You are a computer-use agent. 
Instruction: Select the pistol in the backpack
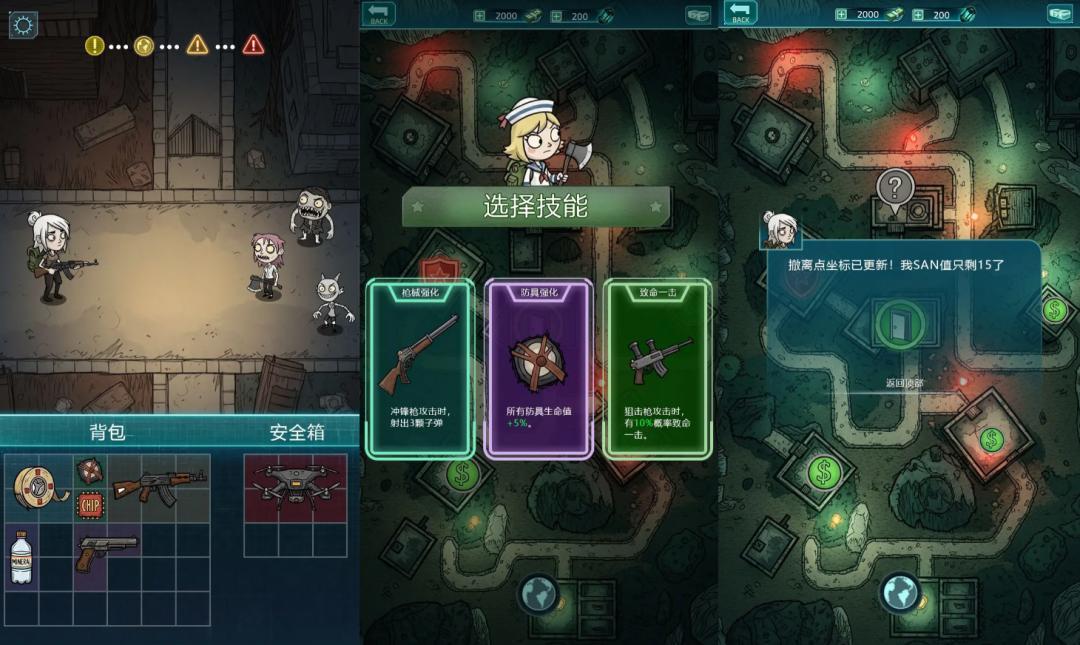(107, 549)
